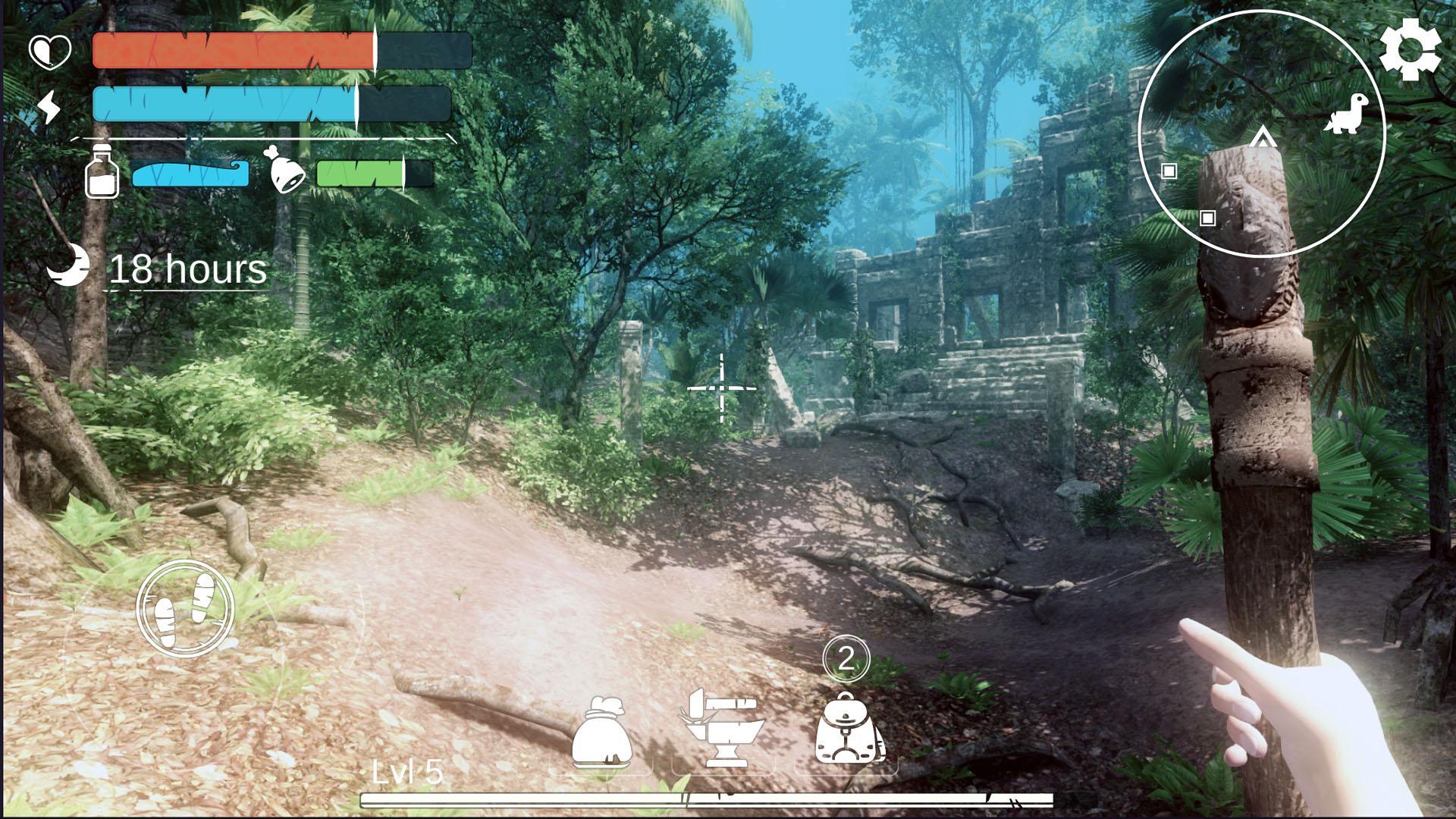The height and width of the screenshot is (819, 1456).
Task: Open the settings gear menu
Action: point(1410,52)
